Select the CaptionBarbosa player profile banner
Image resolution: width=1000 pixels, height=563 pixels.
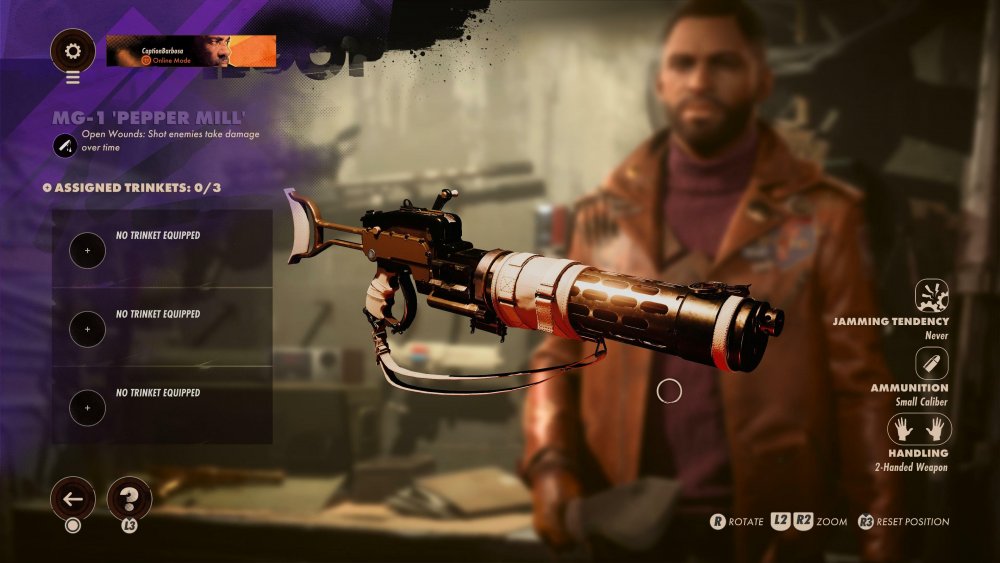click(x=191, y=50)
